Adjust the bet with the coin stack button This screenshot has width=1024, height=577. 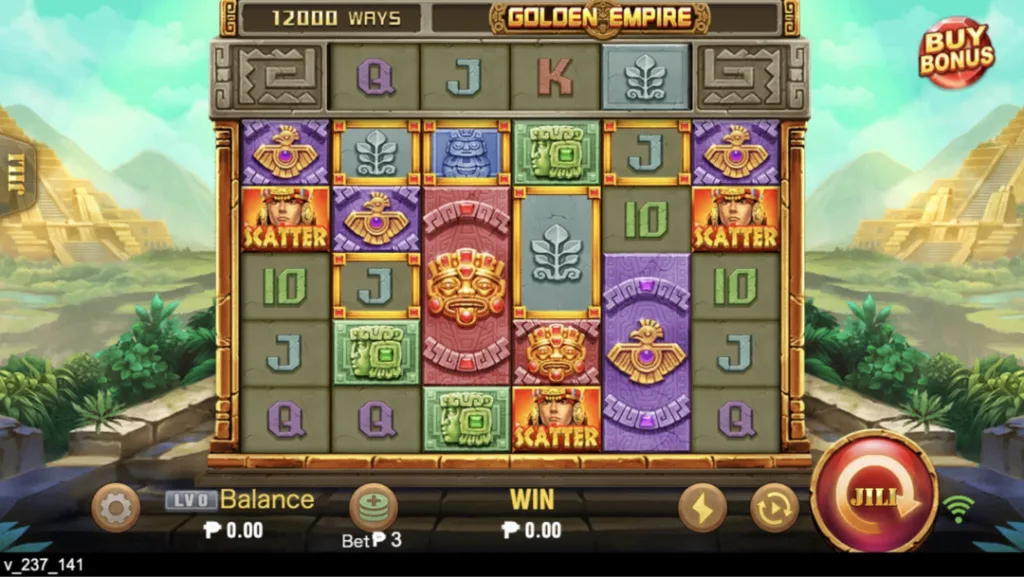(x=373, y=507)
